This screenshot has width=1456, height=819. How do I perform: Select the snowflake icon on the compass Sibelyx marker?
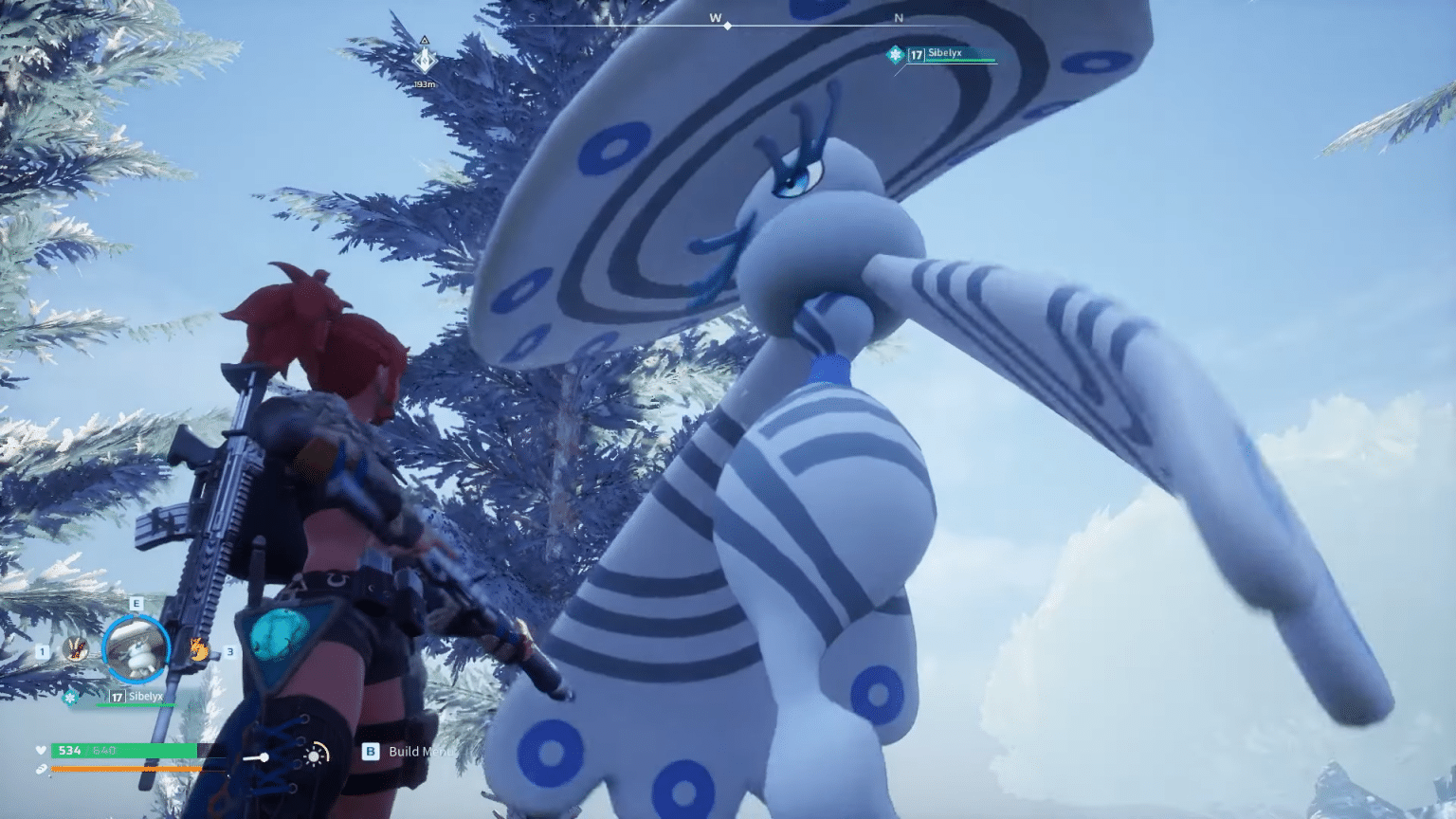(x=893, y=55)
